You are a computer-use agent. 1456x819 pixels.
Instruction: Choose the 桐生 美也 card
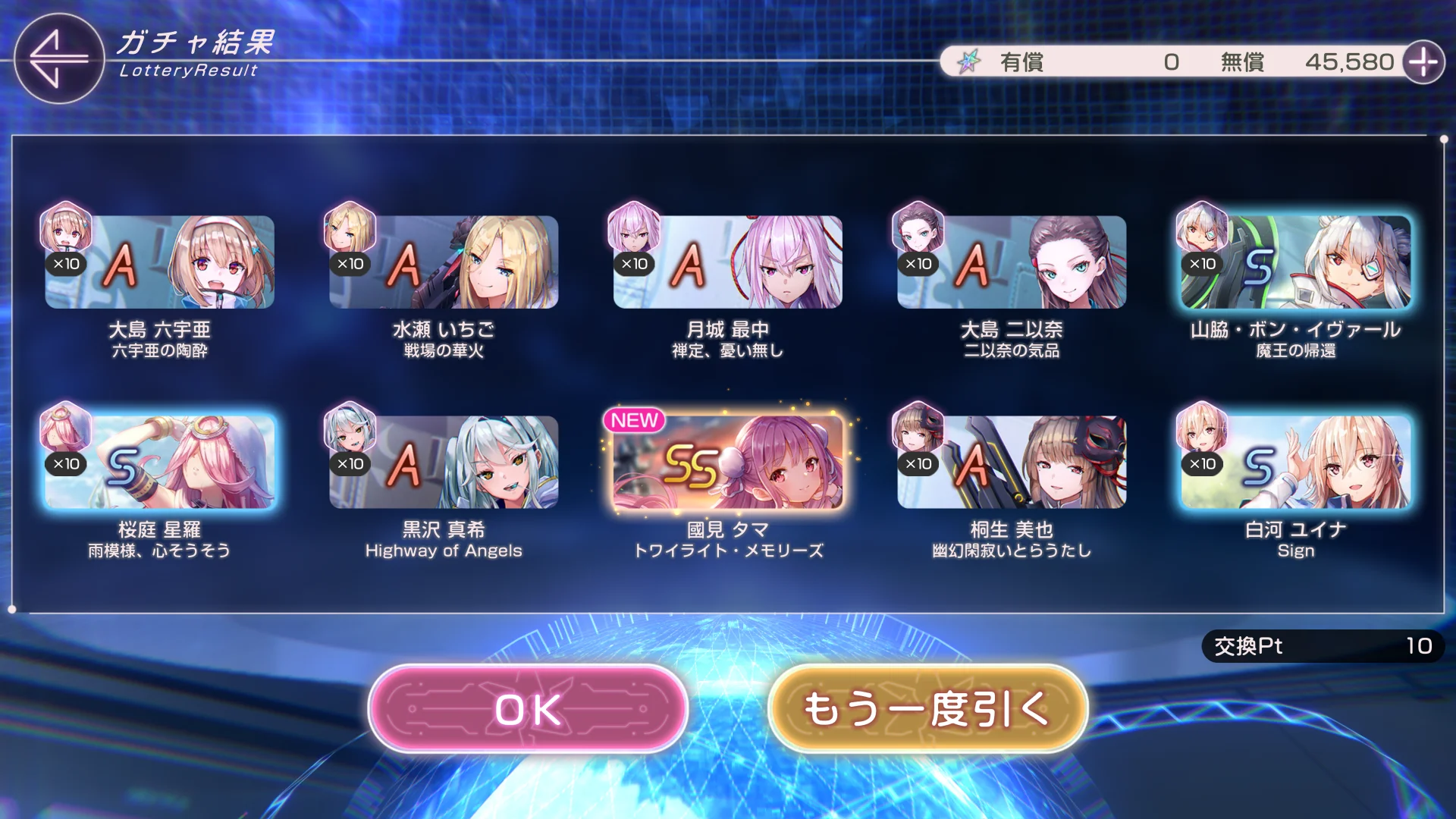(x=1012, y=462)
